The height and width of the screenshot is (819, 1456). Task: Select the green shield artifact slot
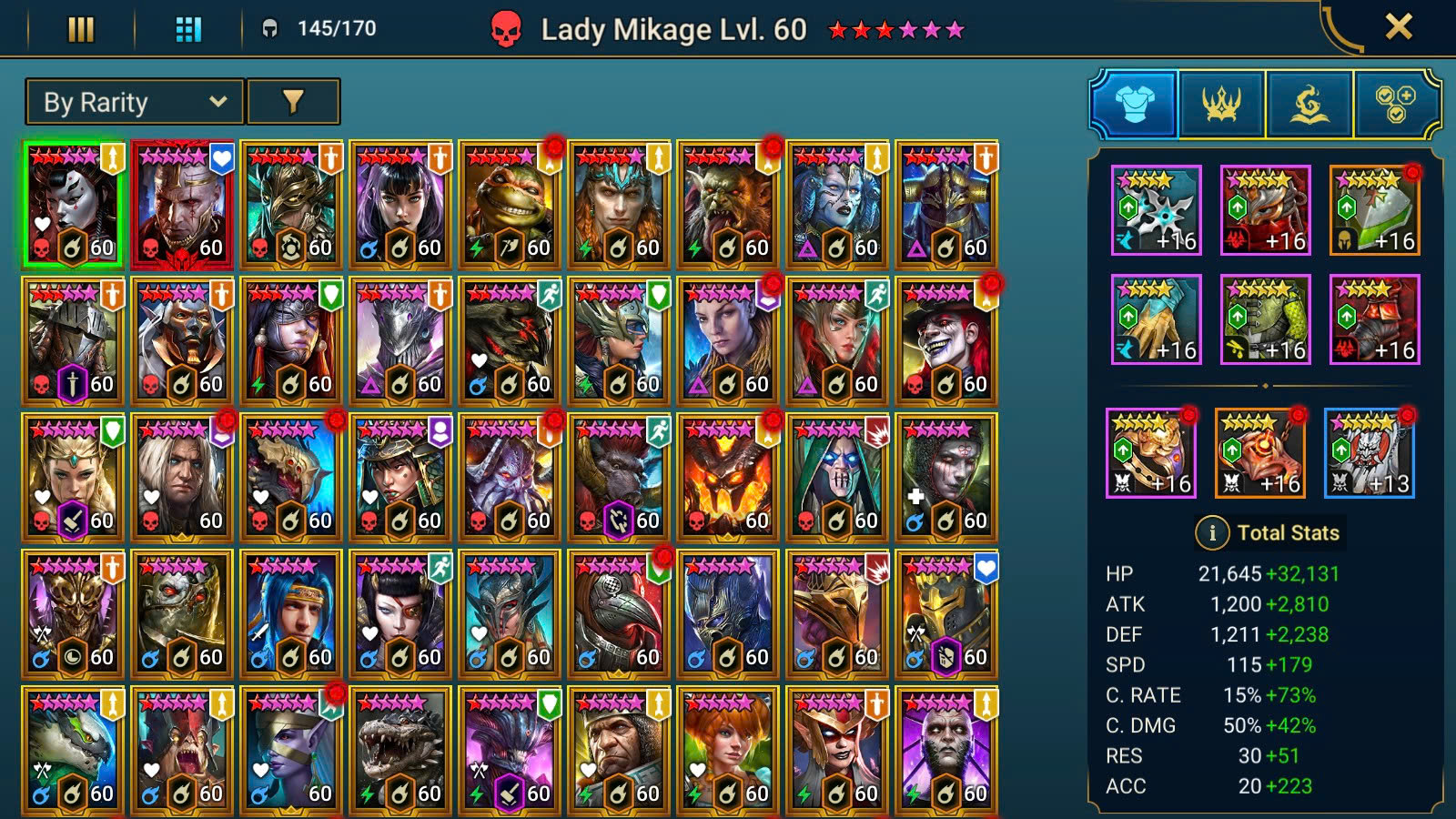click(x=1375, y=210)
